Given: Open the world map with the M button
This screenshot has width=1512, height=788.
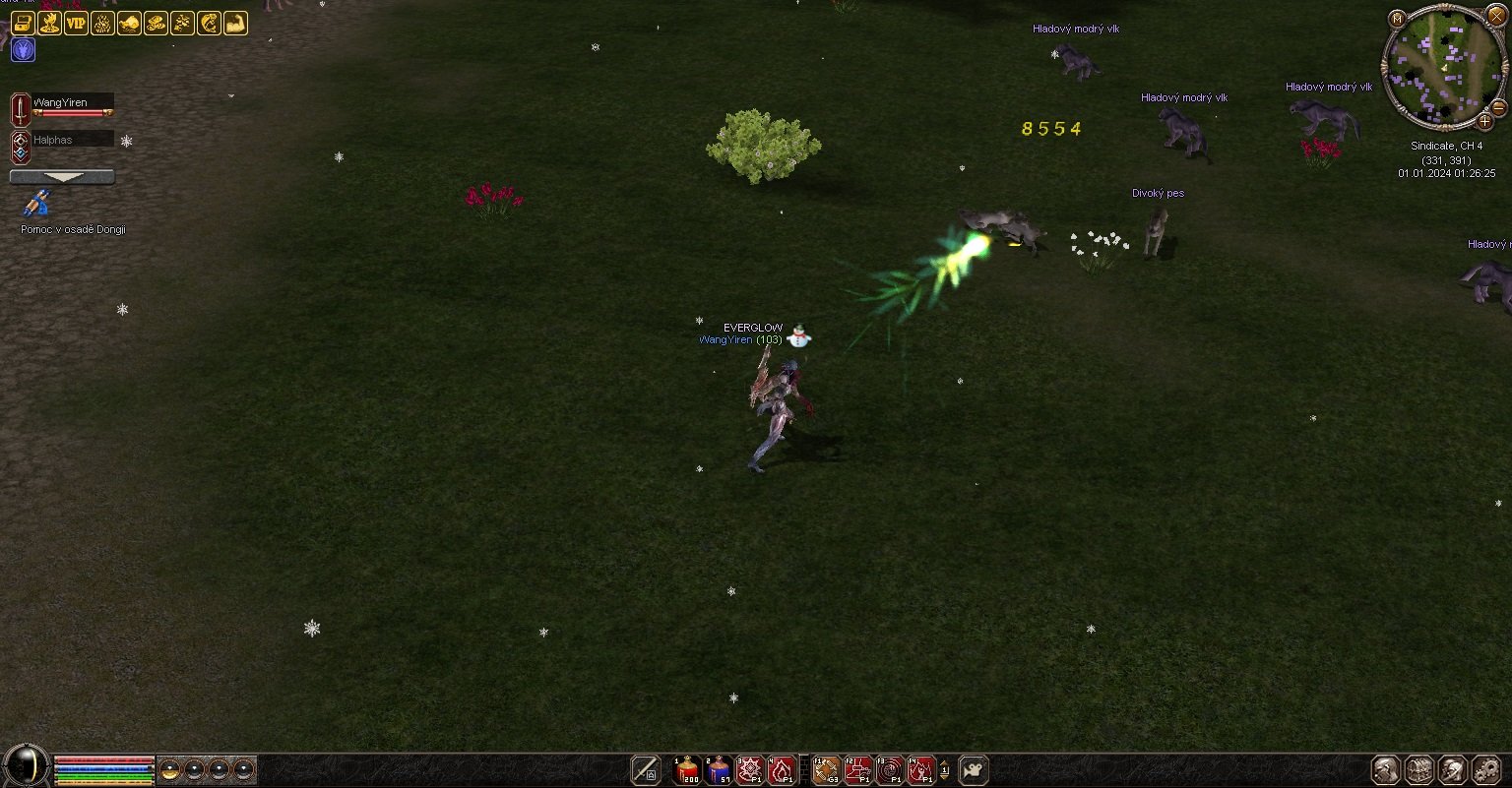Looking at the screenshot, I should point(1398,19).
